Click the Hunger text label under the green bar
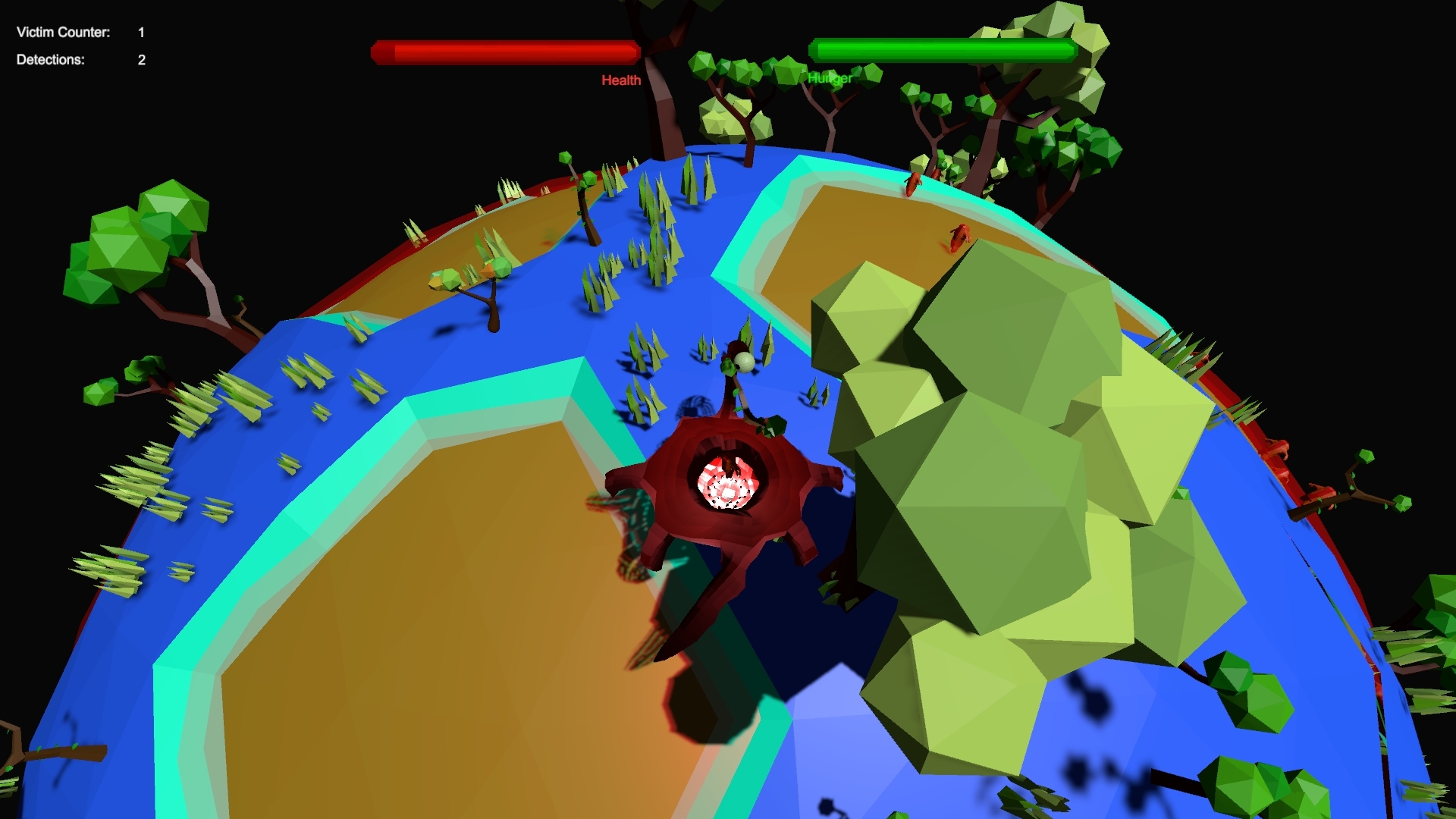 pyautogui.click(x=831, y=77)
